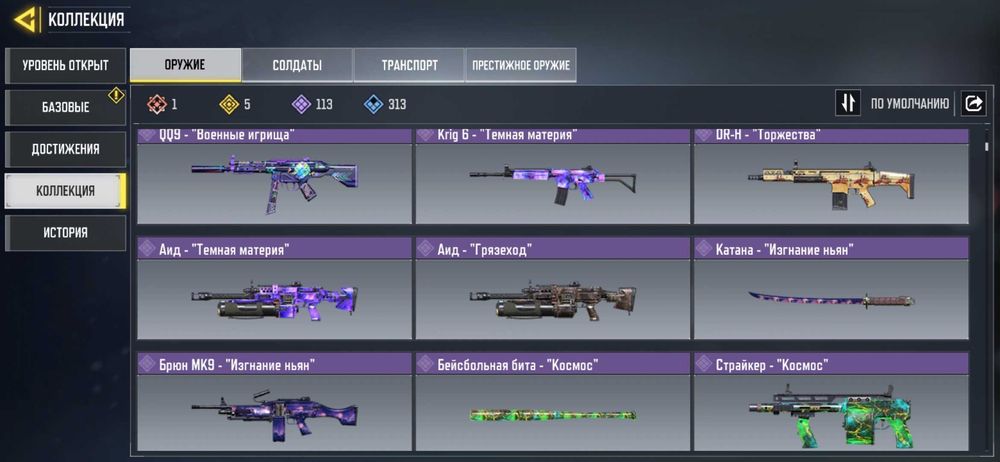This screenshot has width=1000, height=462.
Task: Select the QQ9 Военные игрища card
Action: click(274, 178)
